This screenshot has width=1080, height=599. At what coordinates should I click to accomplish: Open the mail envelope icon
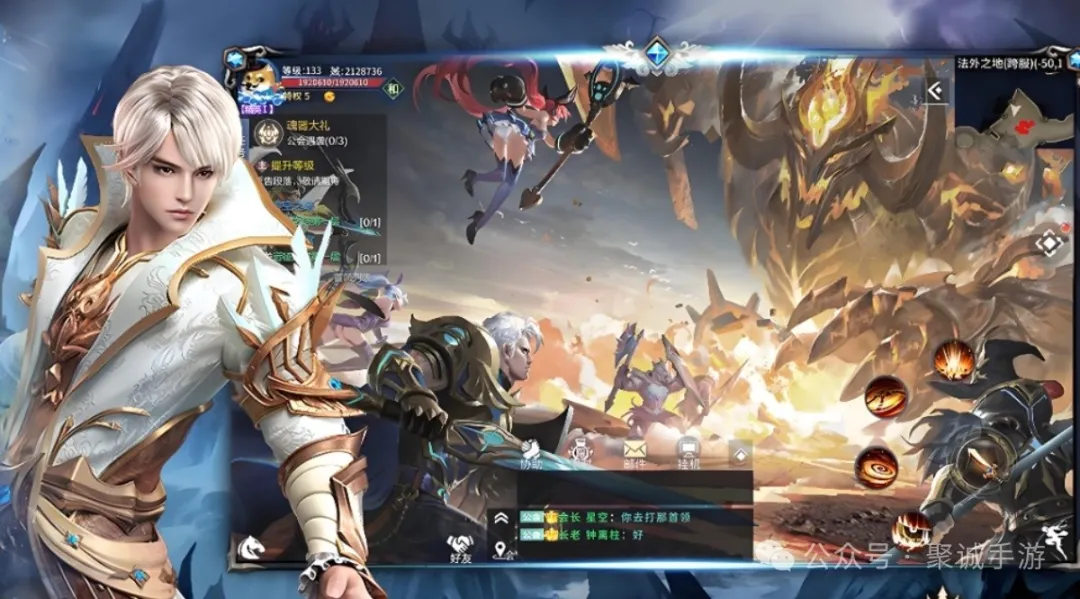(x=635, y=451)
